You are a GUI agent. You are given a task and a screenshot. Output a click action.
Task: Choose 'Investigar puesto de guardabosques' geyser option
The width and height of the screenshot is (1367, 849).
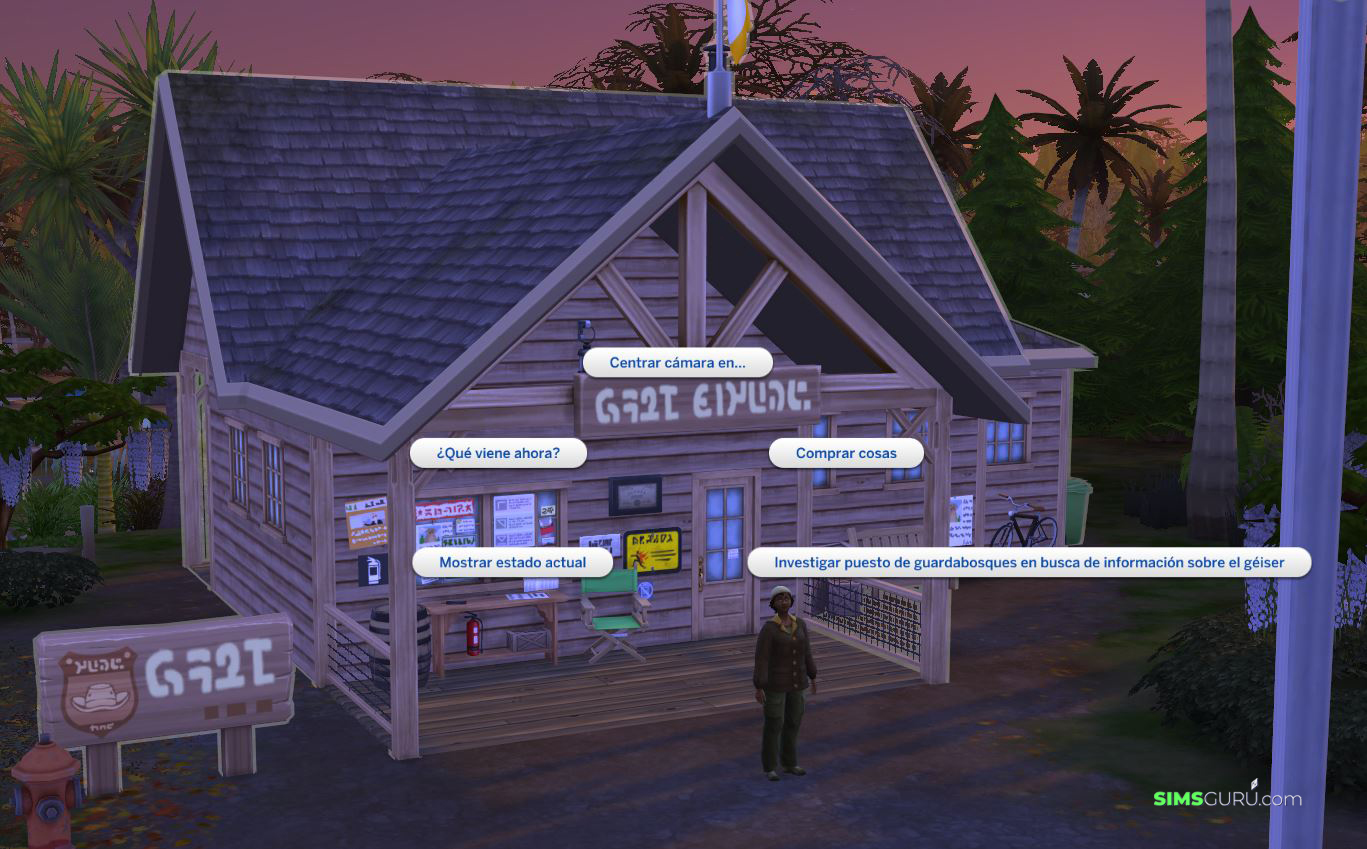pyautogui.click(x=1028, y=563)
